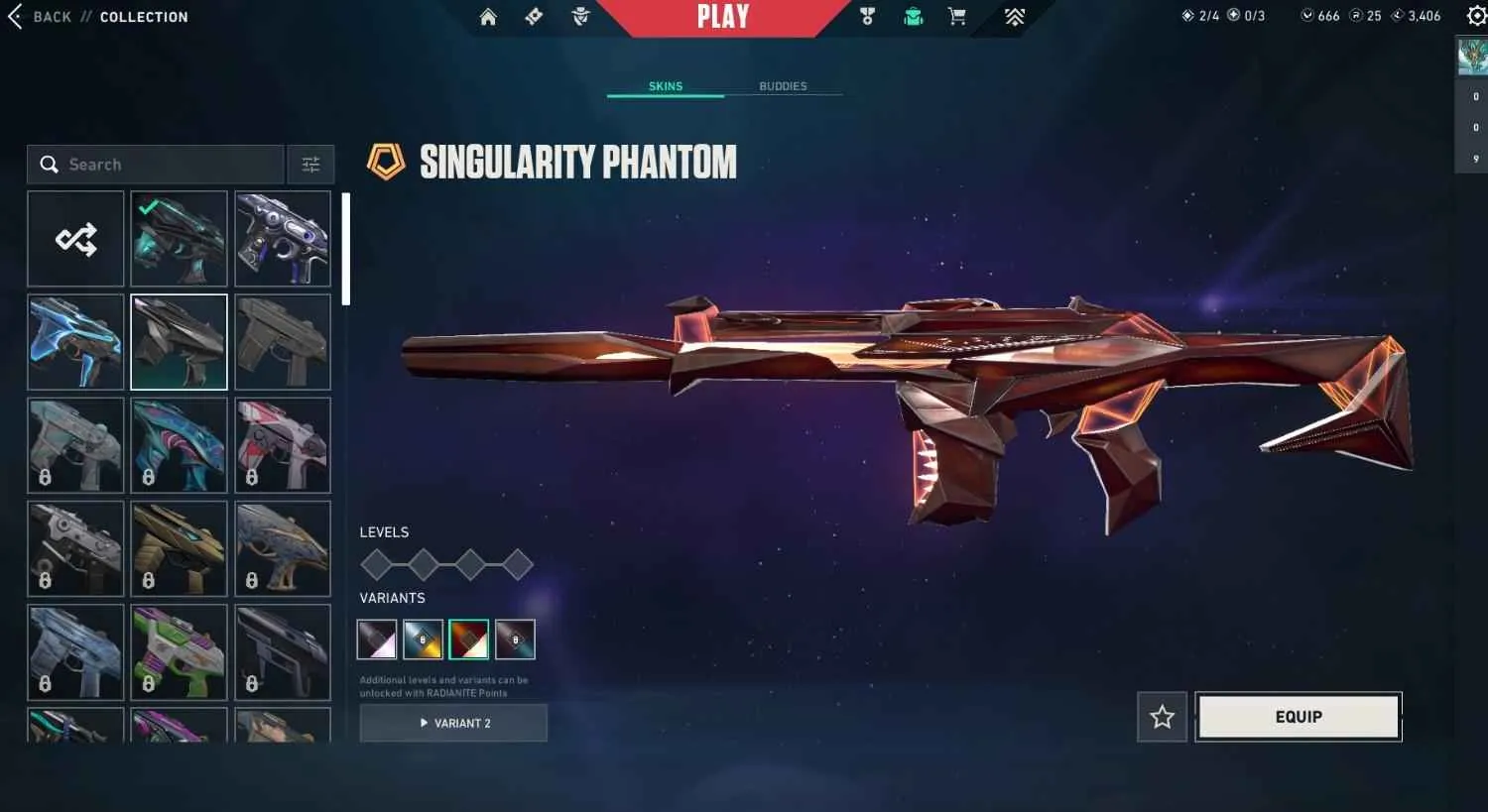The height and width of the screenshot is (812, 1488).
Task: Open the Home screen icon
Action: pyautogui.click(x=487, y=17)
